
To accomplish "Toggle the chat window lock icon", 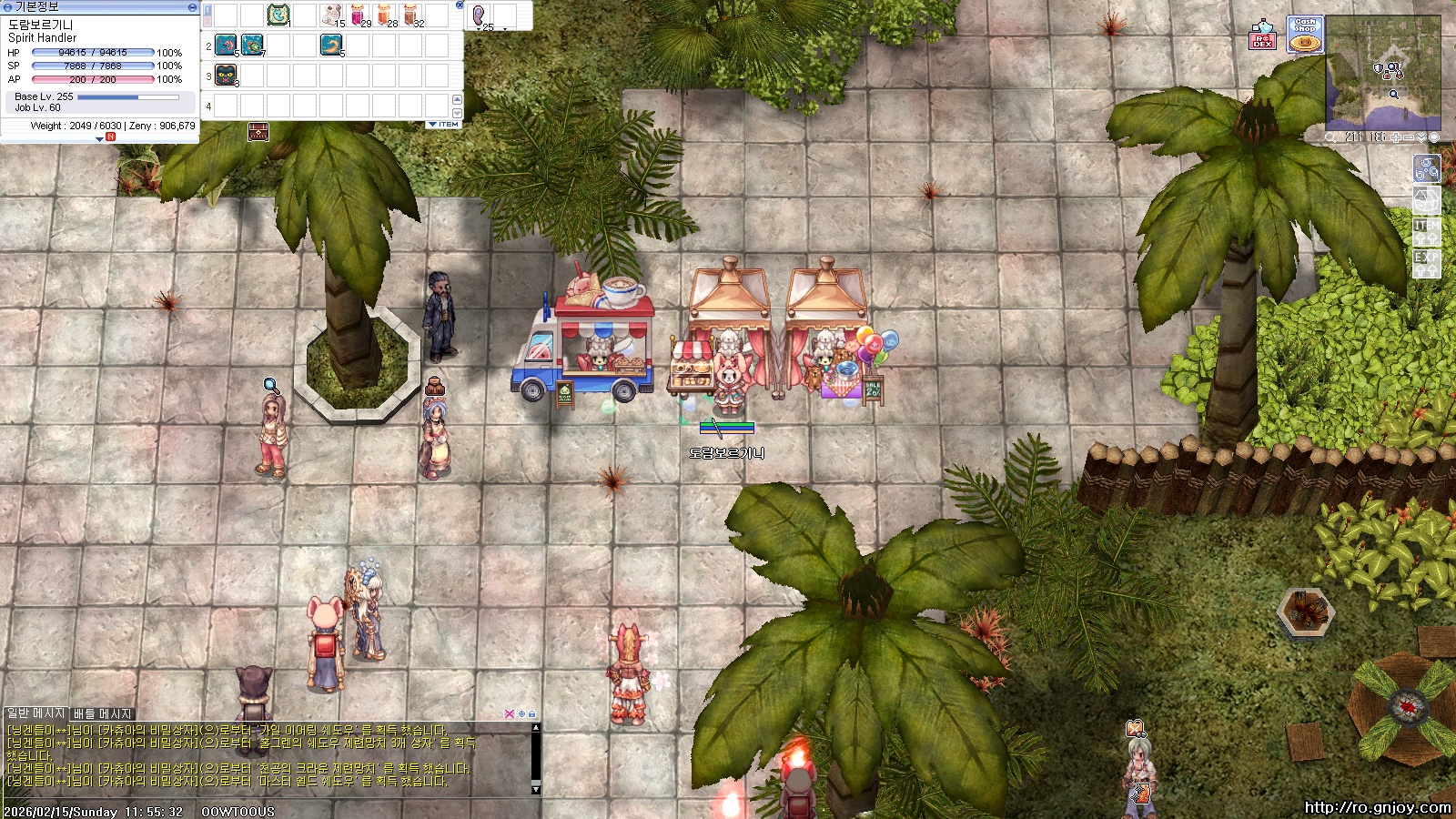I will click(x=532, y=714).
